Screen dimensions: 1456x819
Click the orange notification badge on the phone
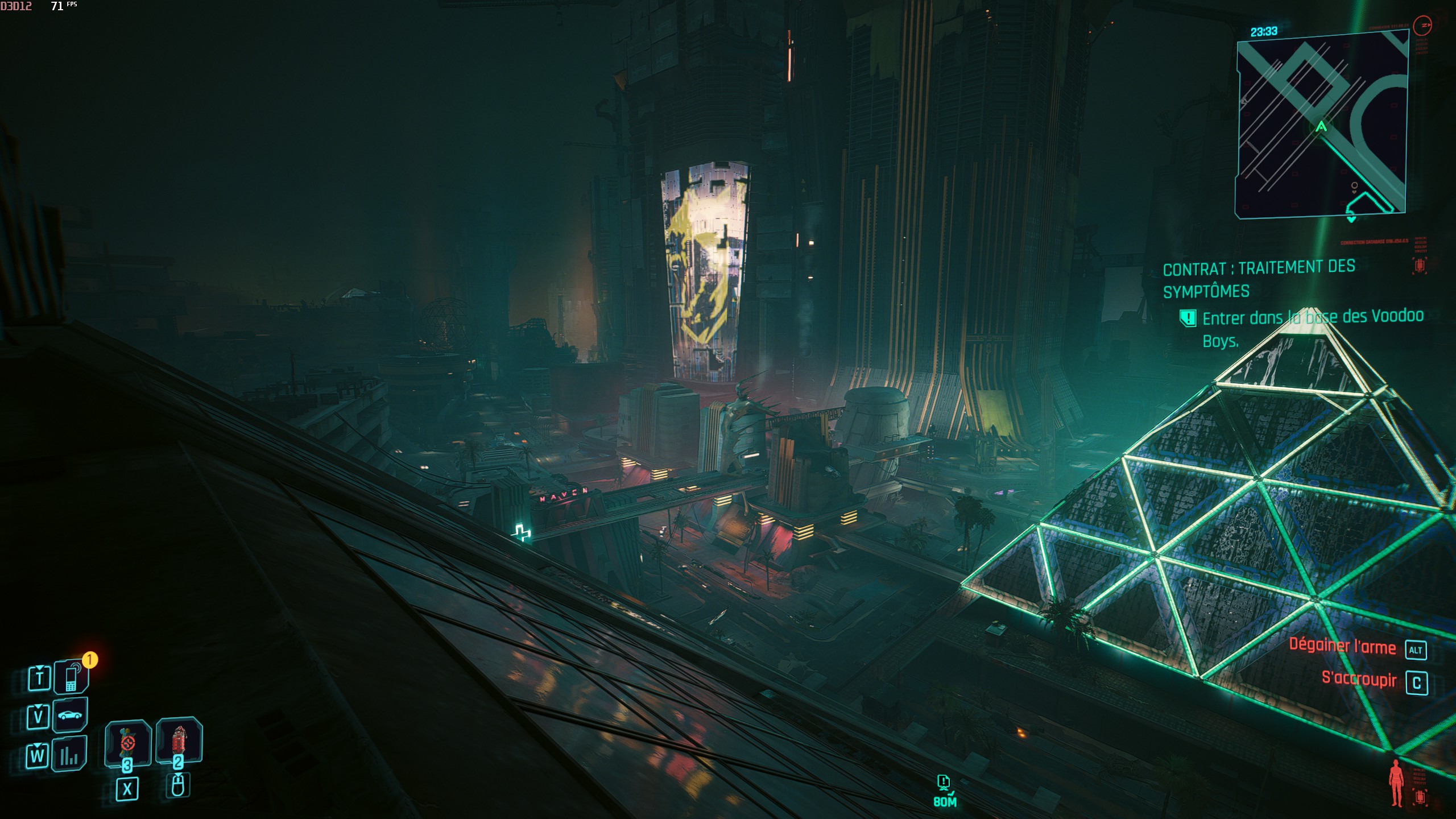(x=90, y=660)
